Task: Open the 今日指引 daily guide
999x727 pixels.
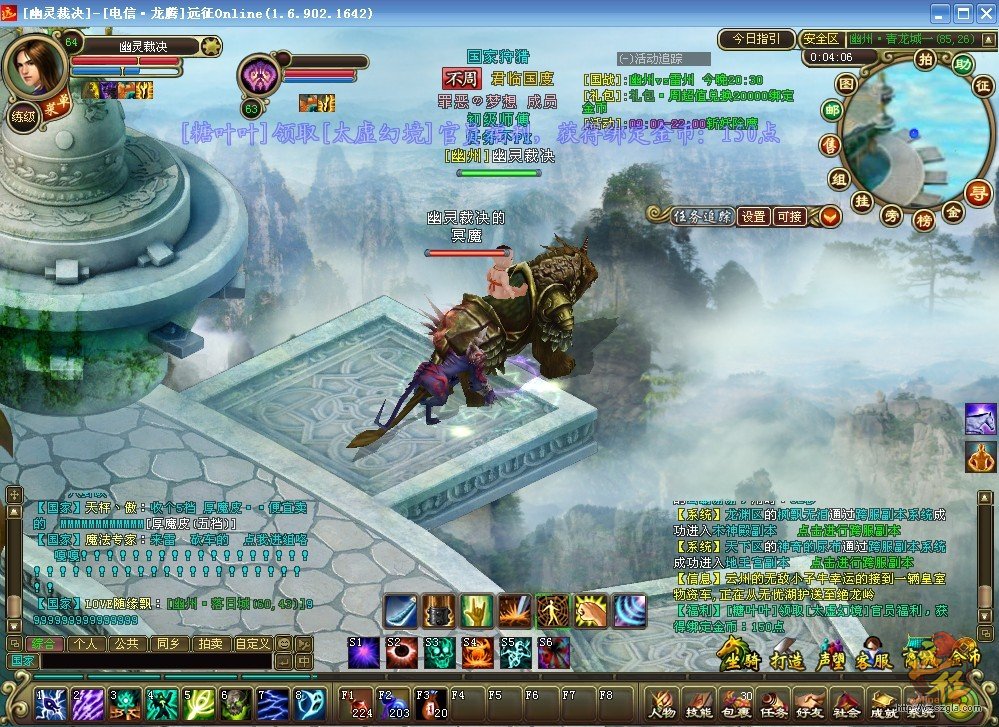Action: pyautogui.click(x=755, y=39)
